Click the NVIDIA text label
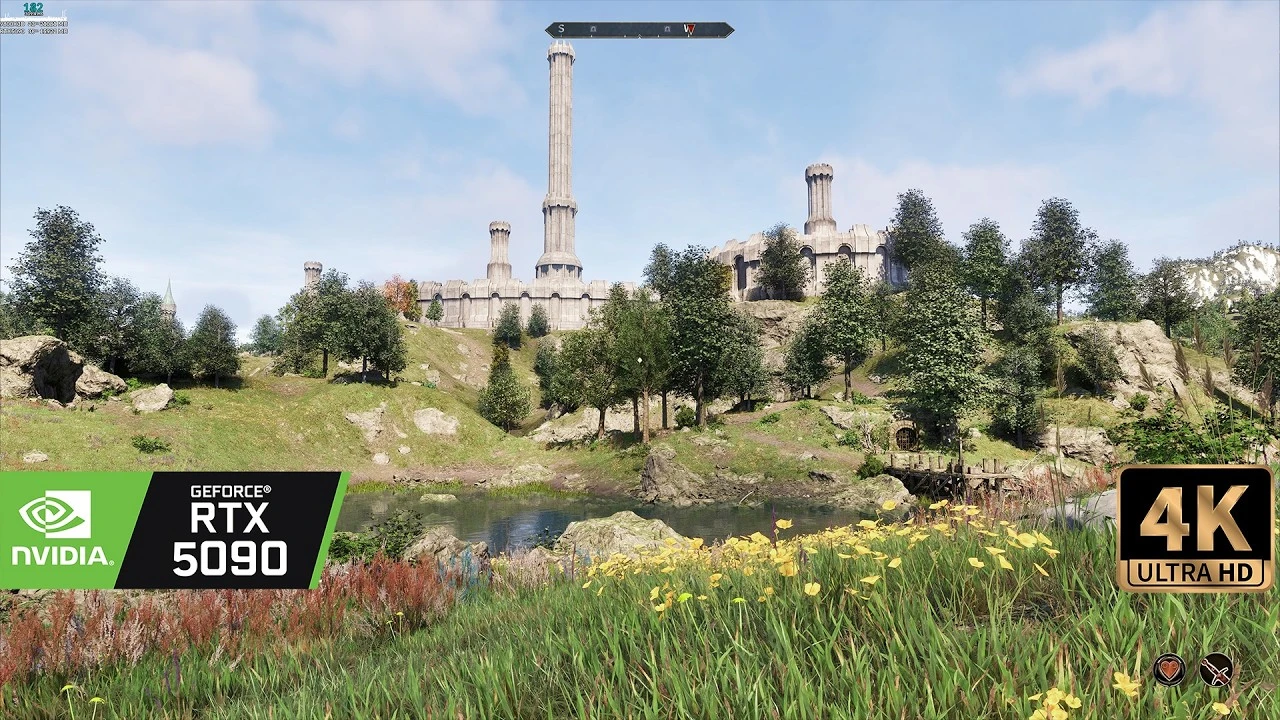This screenshot has width=1280, height=720. coord(57,555)
